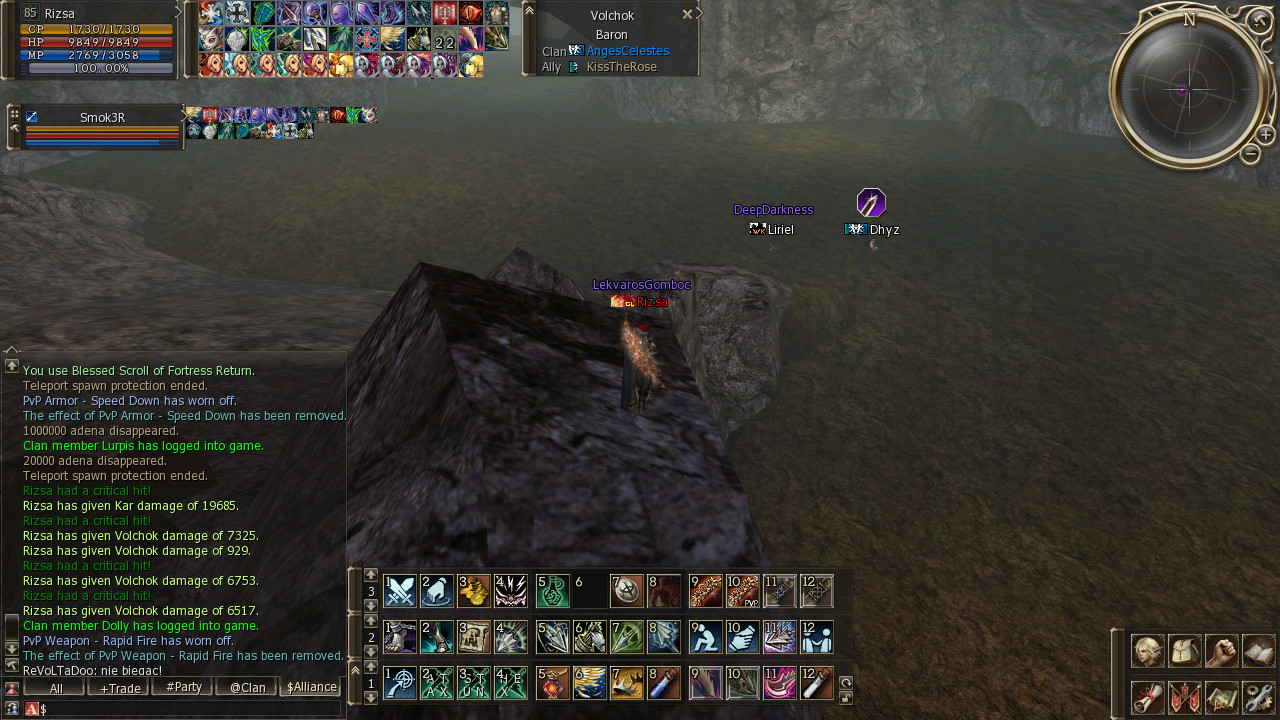Open the world map icon
Screen dimensions: 1280x720
[x=1221, y=697]
